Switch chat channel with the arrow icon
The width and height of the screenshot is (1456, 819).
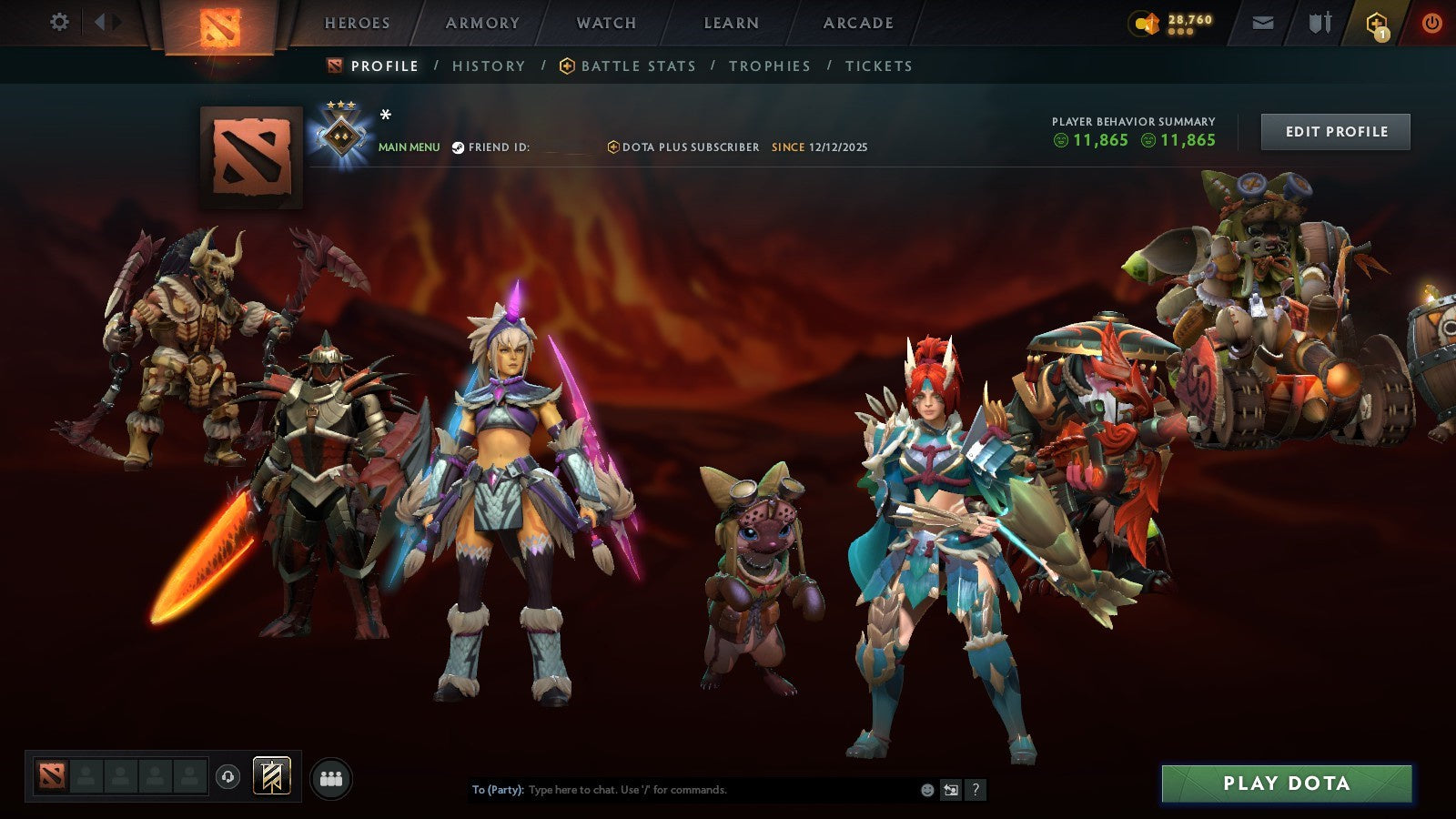coord(953,791)
